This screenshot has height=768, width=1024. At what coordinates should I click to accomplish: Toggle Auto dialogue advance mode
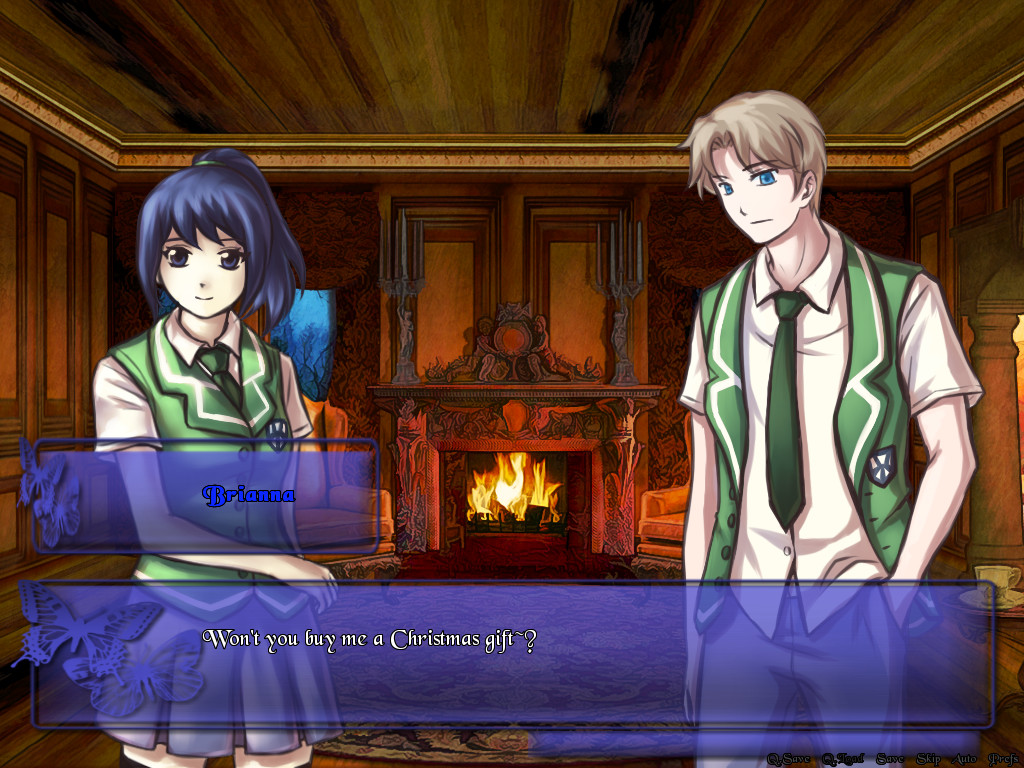[964, 759]
